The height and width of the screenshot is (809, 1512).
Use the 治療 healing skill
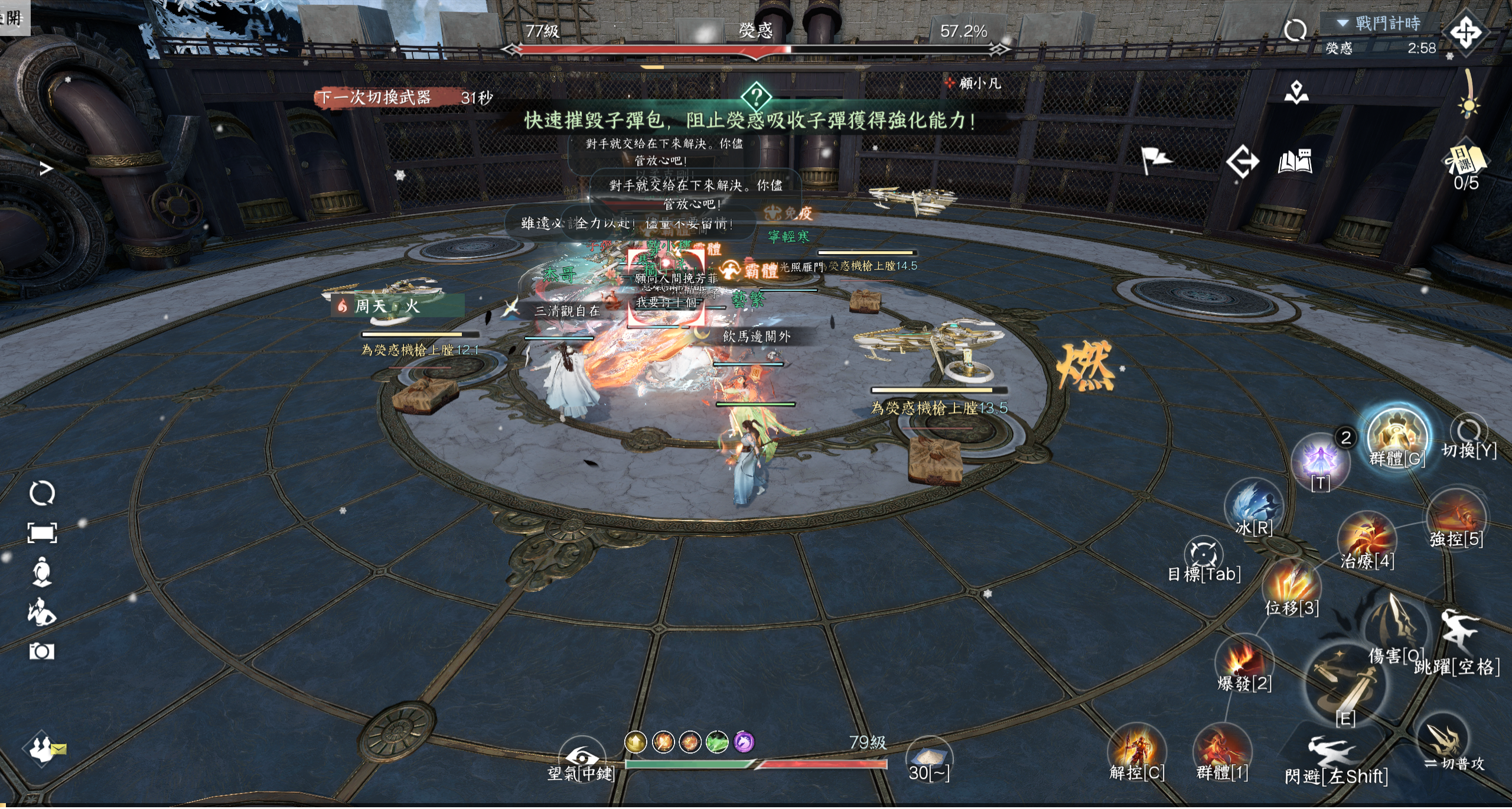point(1366,540)
